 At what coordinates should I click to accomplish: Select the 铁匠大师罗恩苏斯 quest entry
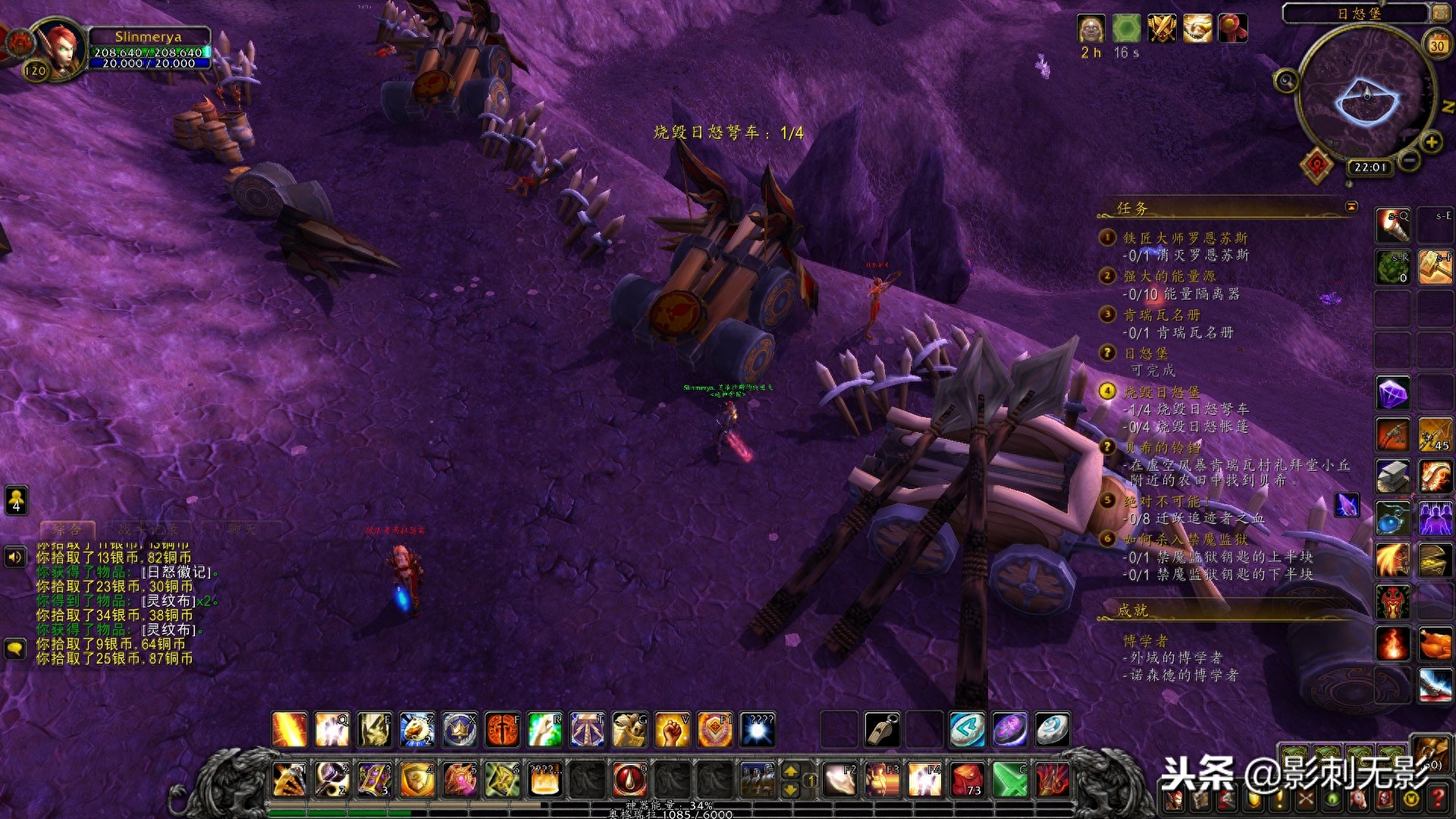tap(1185, 238)
